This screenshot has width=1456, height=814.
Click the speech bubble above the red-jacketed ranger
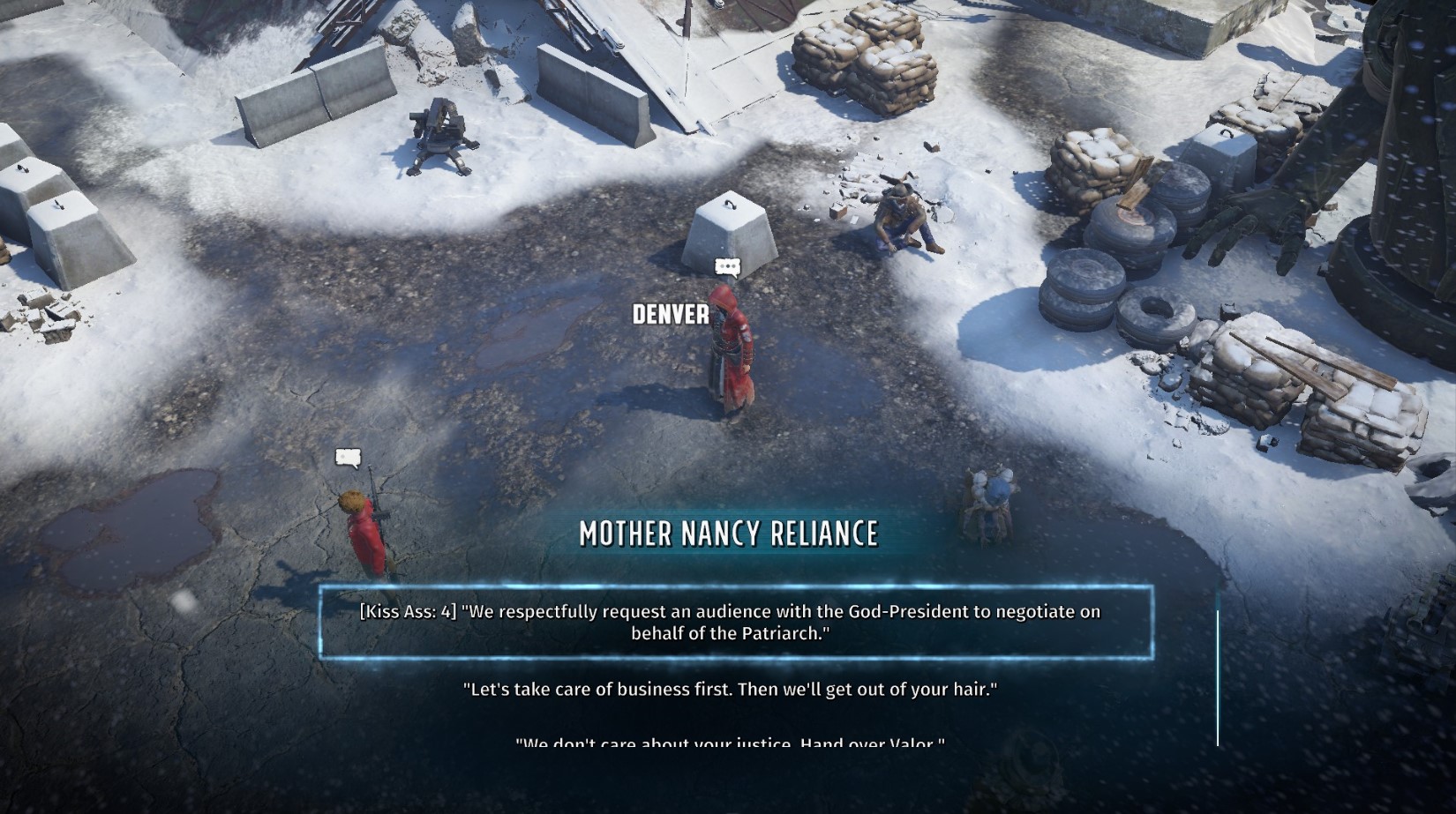347,459
